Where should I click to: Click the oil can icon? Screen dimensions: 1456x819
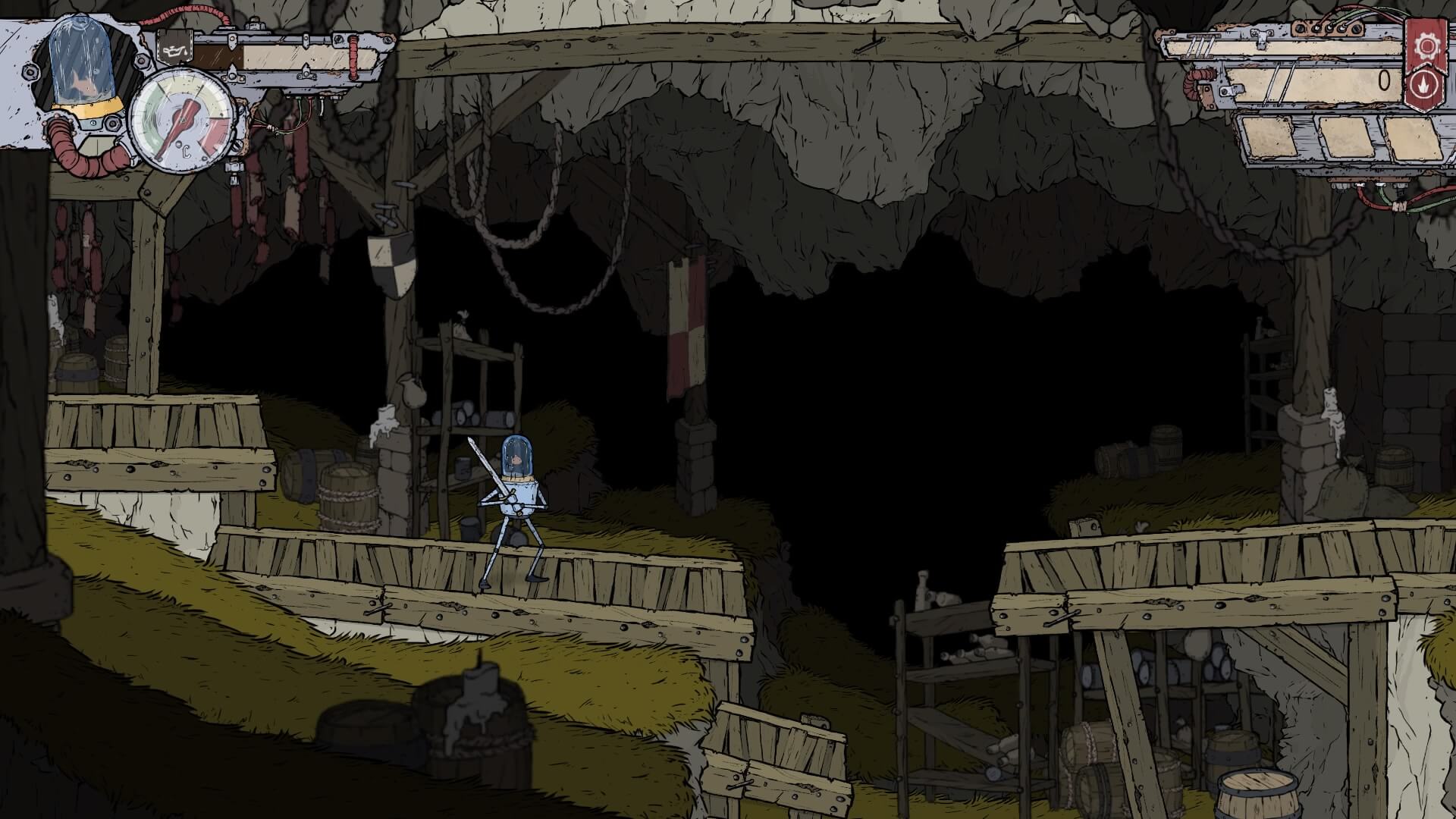pos(173,53)
